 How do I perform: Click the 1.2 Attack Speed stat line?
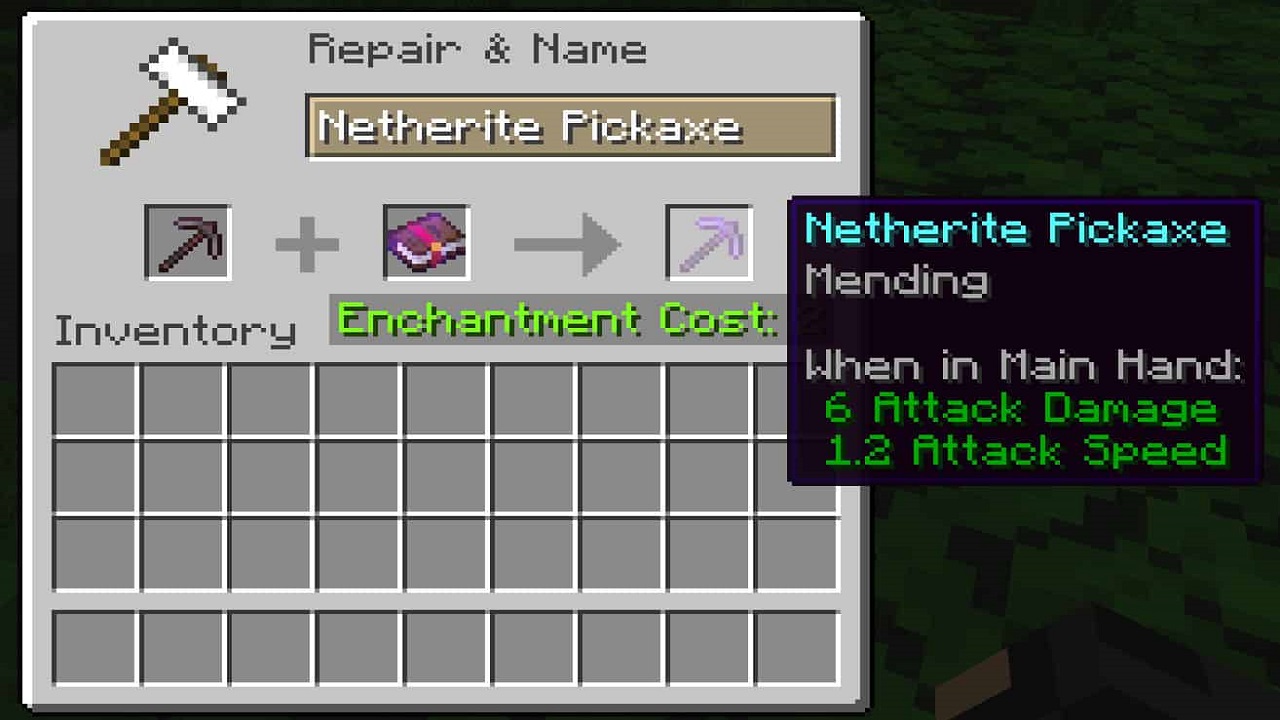1025,452
